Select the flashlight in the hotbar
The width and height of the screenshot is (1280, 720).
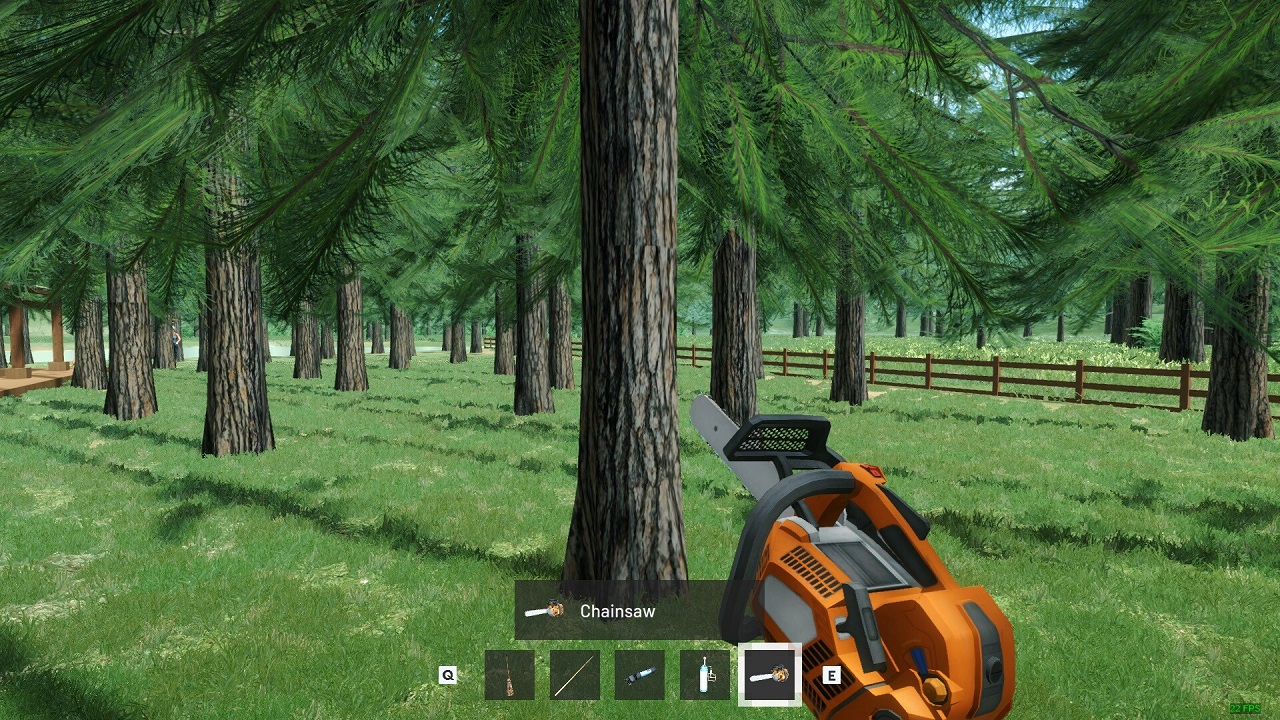640,676
